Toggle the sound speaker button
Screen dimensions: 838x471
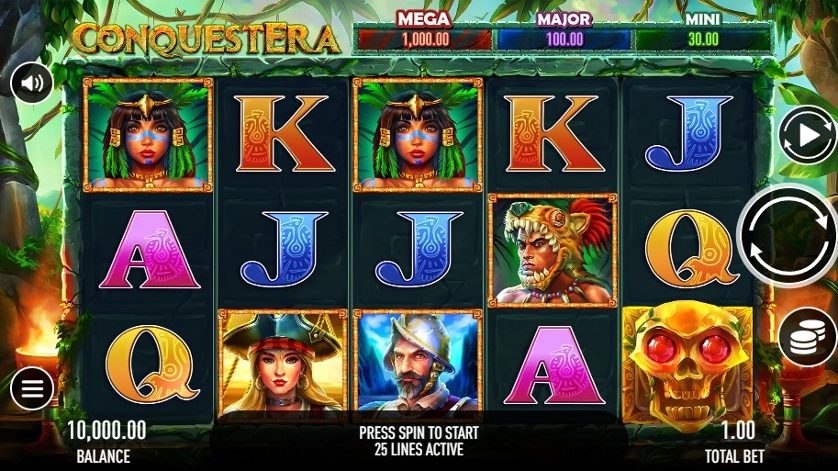click(x=32, y=83)
